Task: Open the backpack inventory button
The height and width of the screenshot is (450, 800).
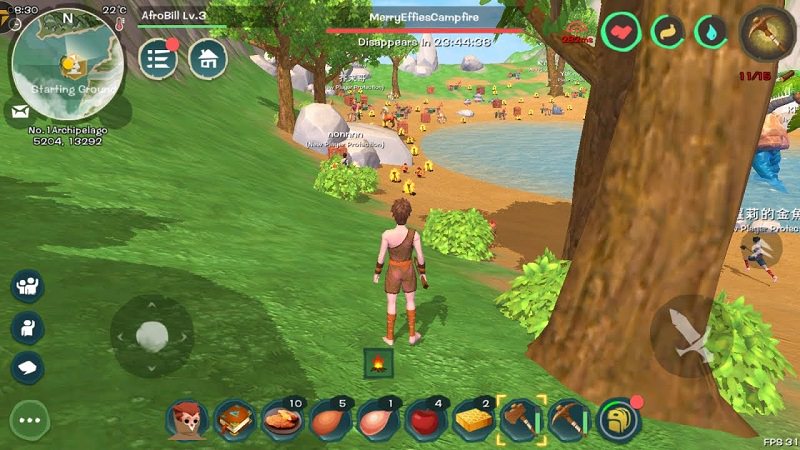Action: tap(618, 420)
